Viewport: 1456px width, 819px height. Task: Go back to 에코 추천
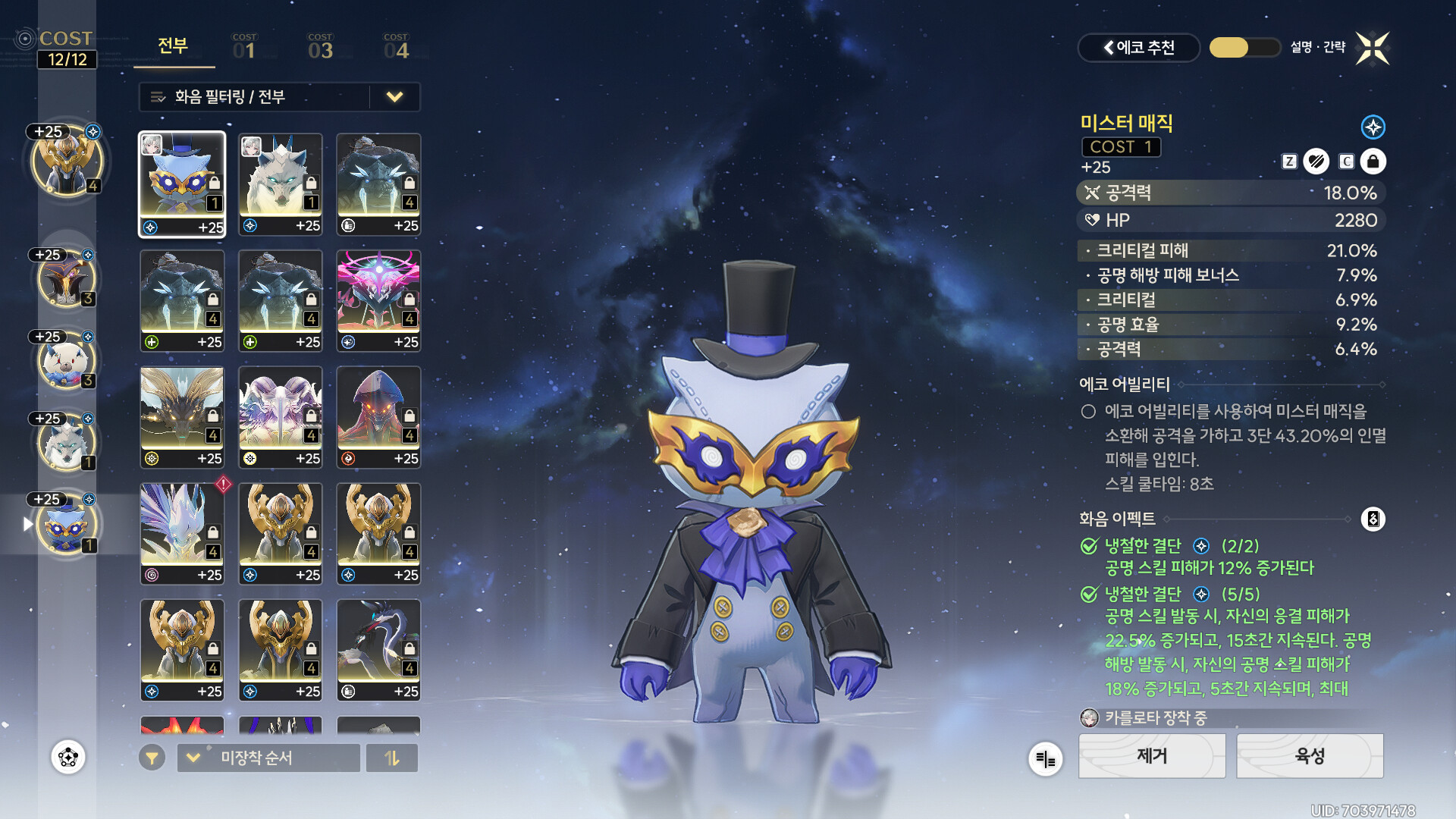1138,48
